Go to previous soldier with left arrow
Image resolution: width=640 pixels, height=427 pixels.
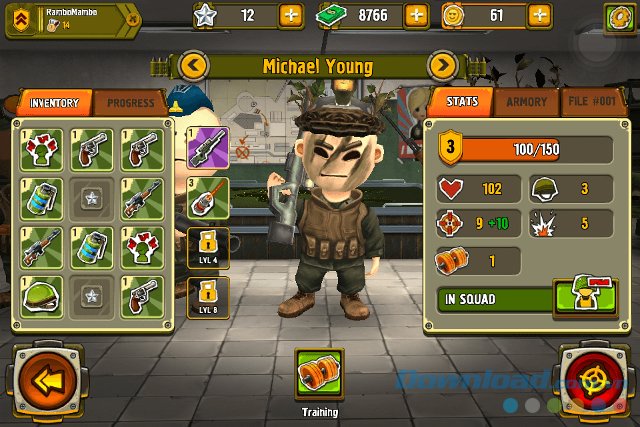195,67
